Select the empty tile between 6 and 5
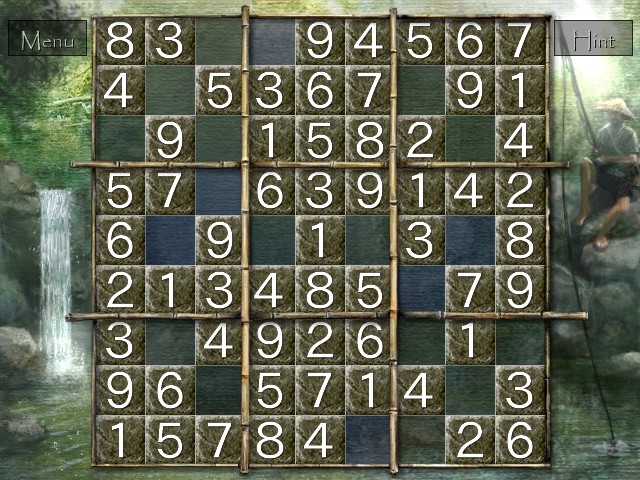 pos(220,389)
